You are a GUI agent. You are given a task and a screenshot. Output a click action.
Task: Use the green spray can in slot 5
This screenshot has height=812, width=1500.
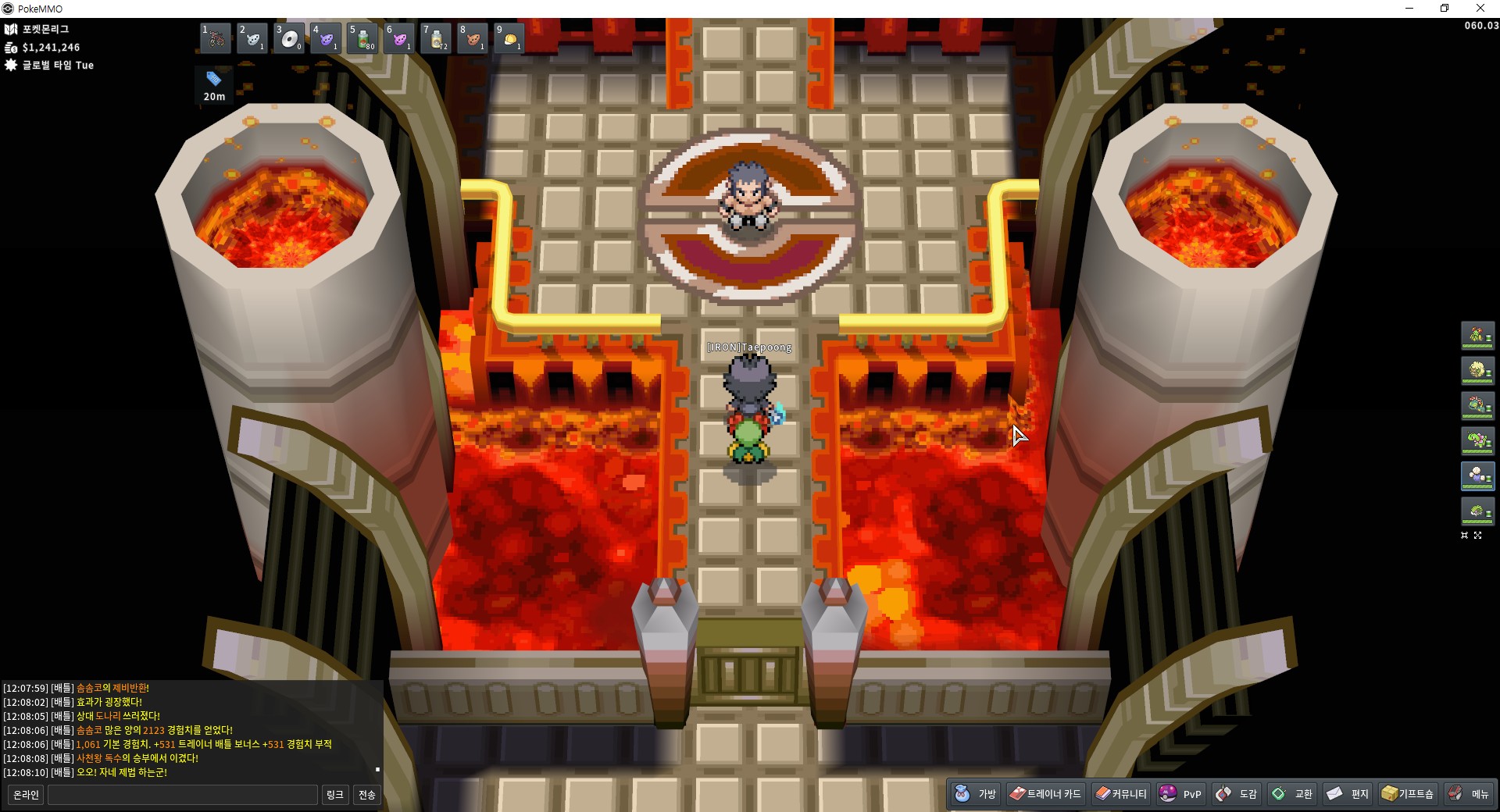coord(362,38)
